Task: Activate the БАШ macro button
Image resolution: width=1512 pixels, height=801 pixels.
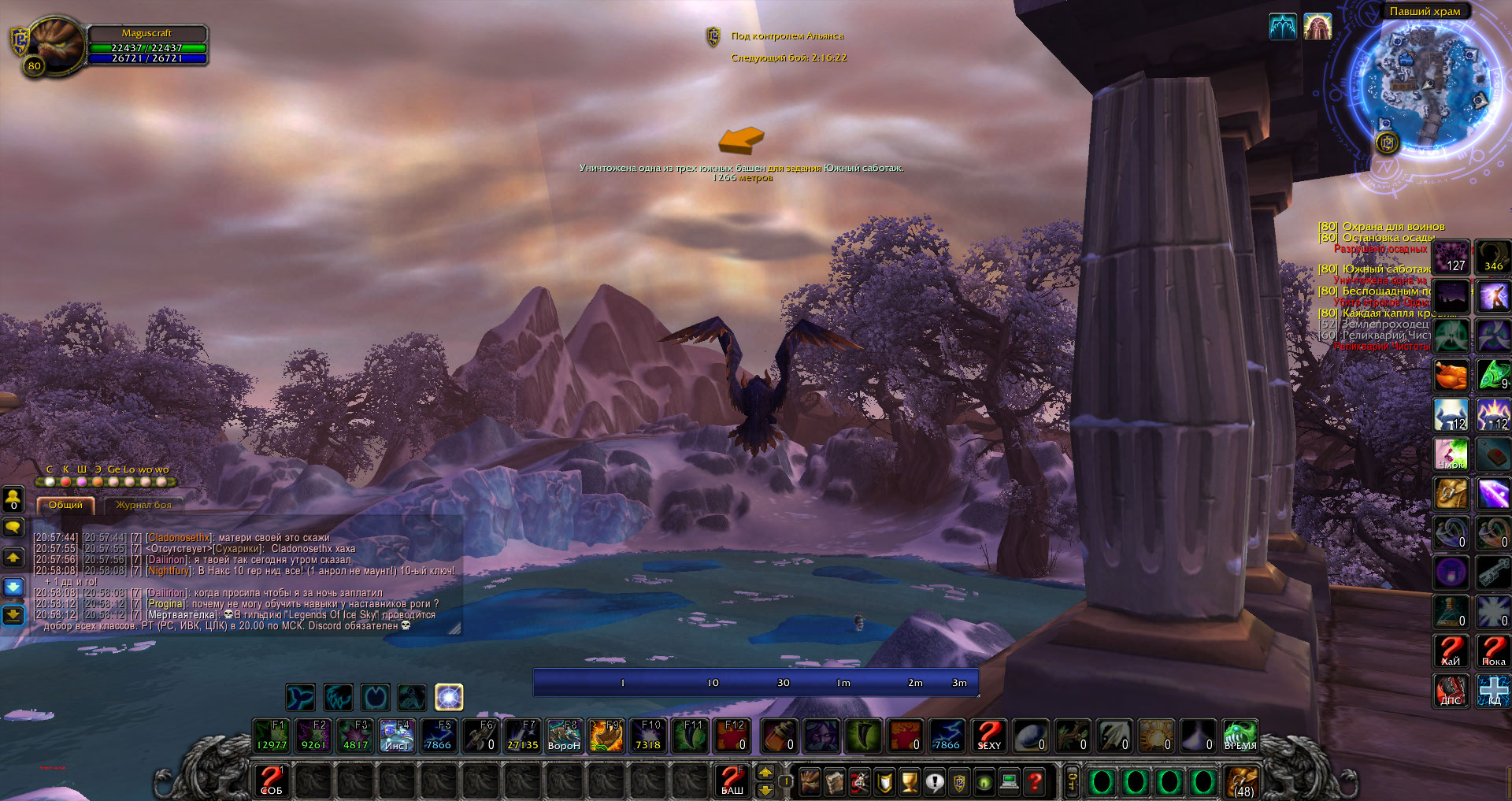Action: 732,781
